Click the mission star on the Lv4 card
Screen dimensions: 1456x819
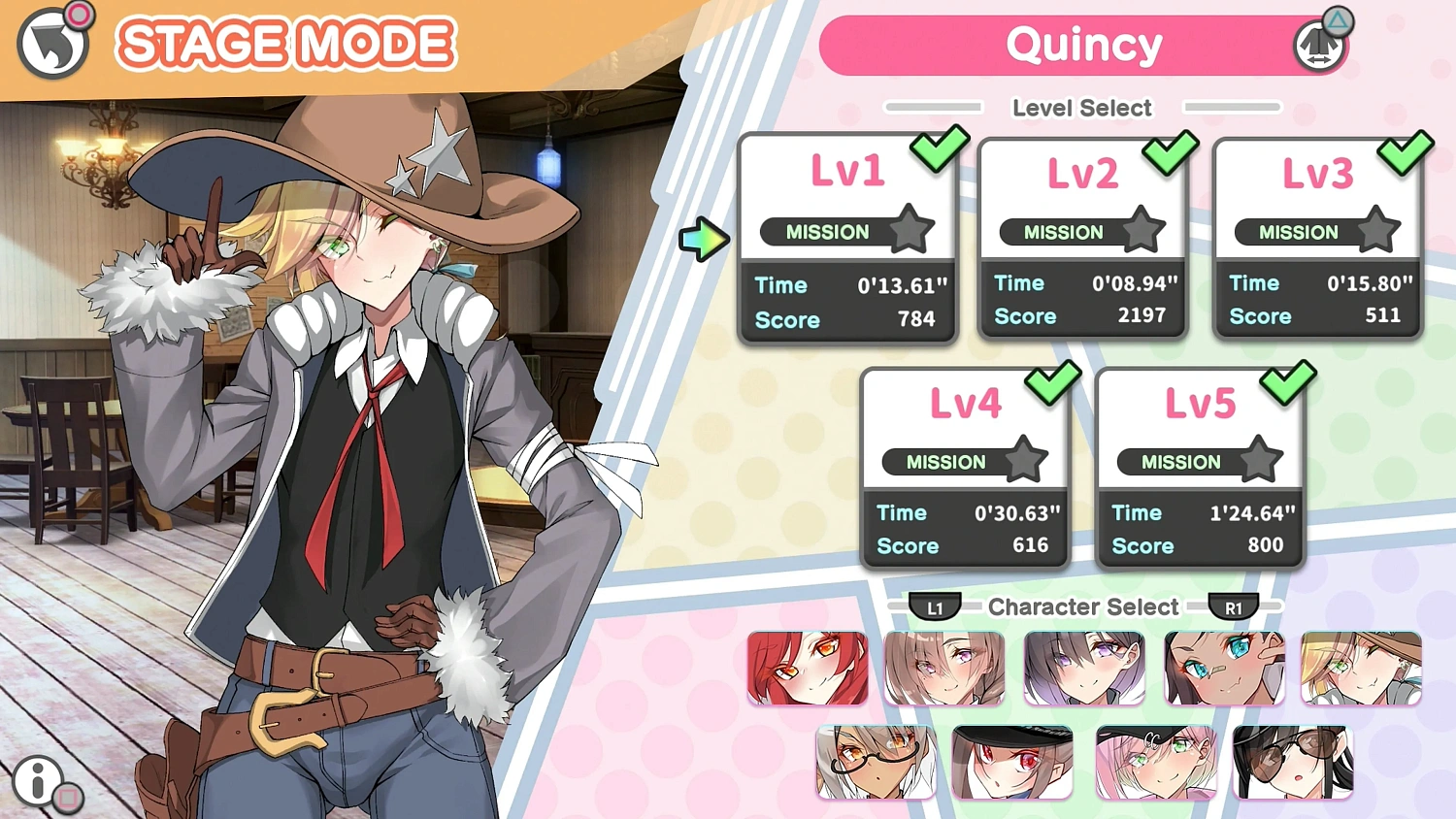[x=1028, y=458]
